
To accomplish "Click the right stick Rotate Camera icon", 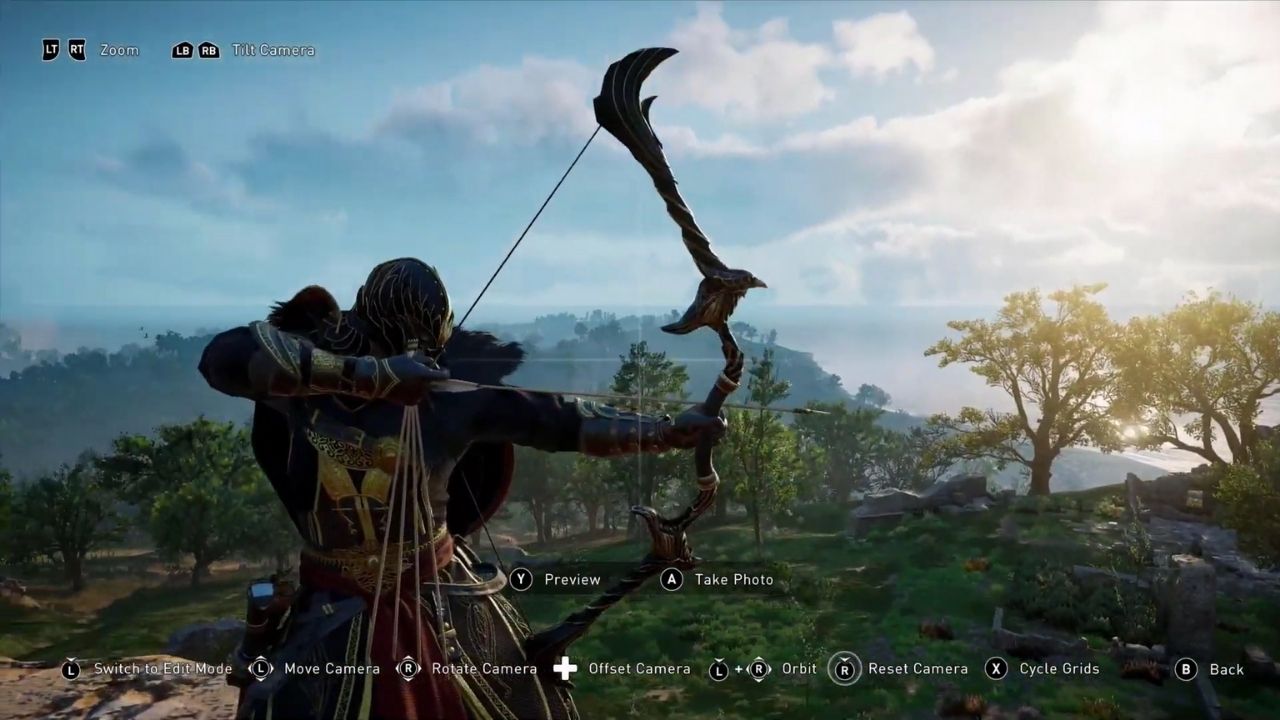I will (408, 668).
